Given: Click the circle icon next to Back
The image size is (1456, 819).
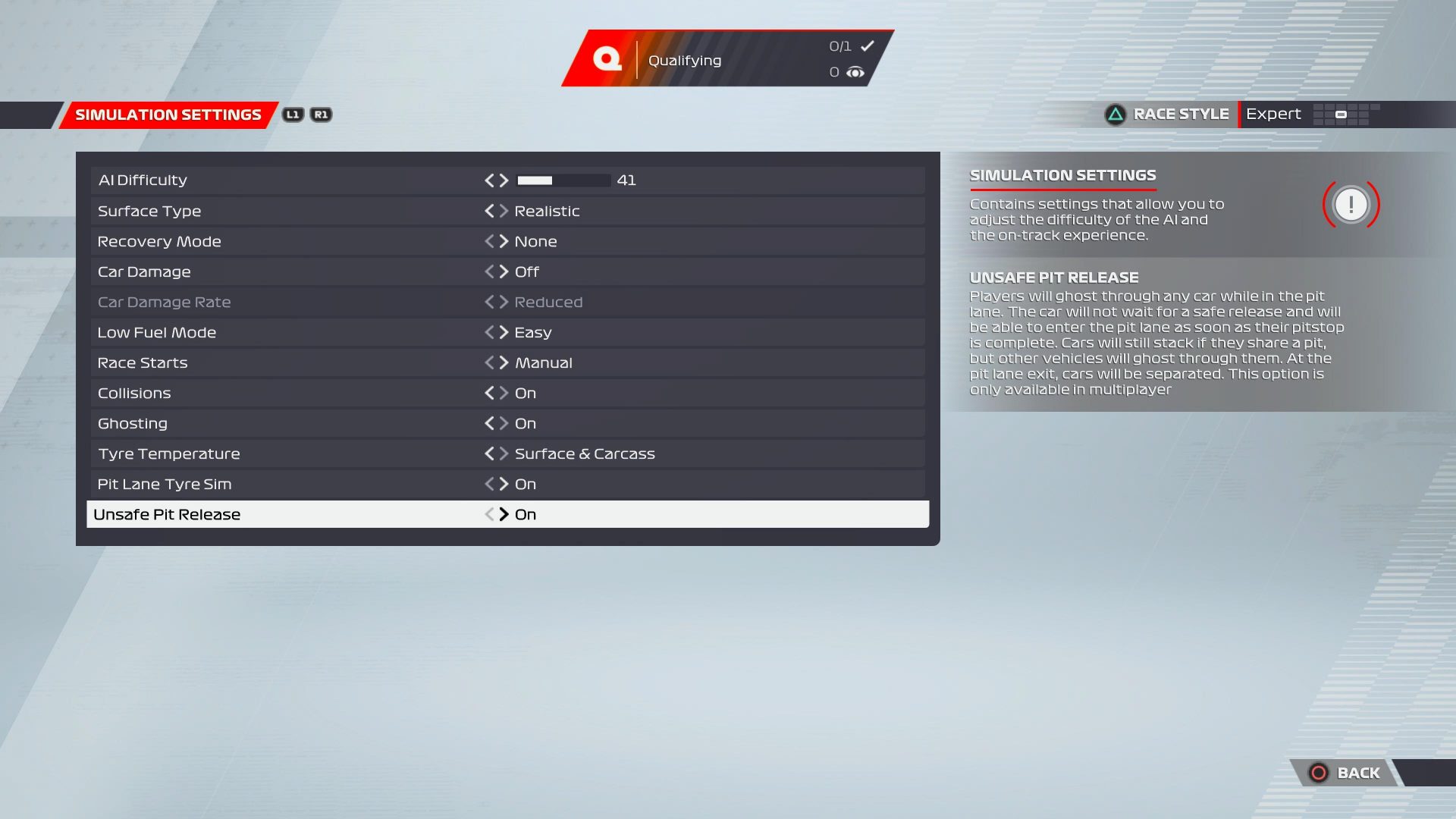Looking at the screenshot, I should click(1317, 773).
